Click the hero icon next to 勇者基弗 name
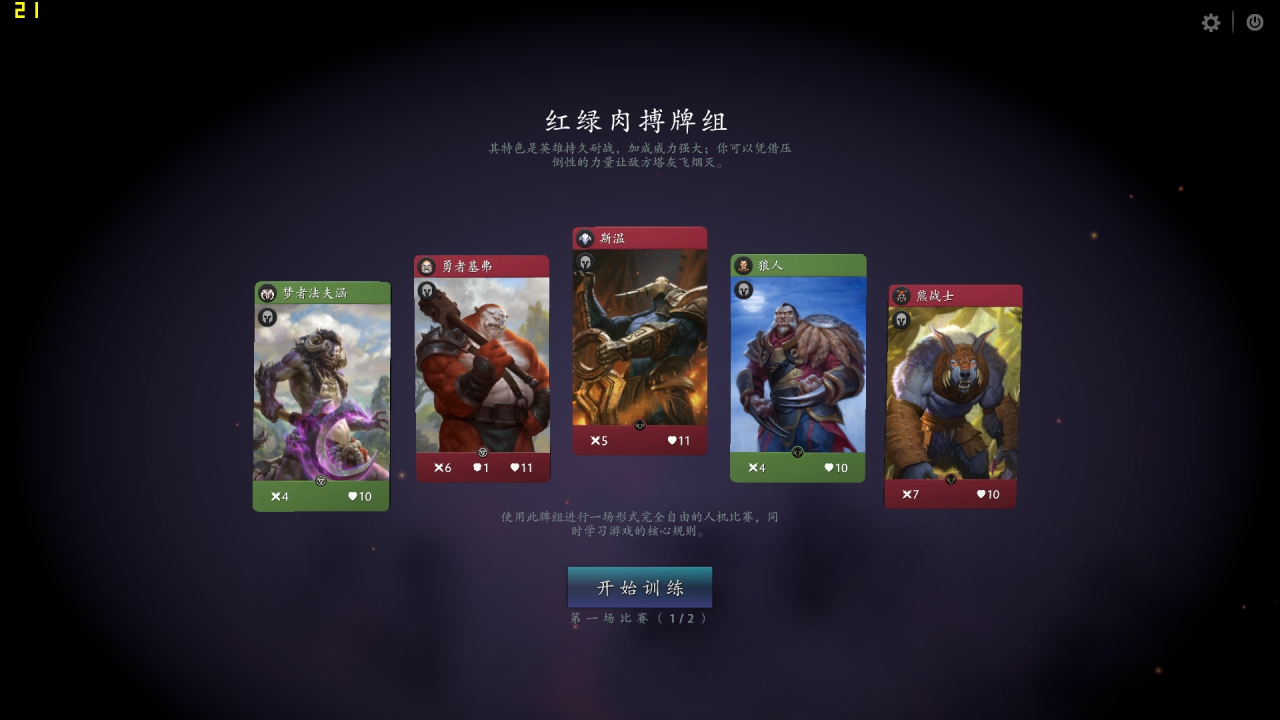This screenshot has height=720, width=1280. pyautogui.click(x=427, y=265)
